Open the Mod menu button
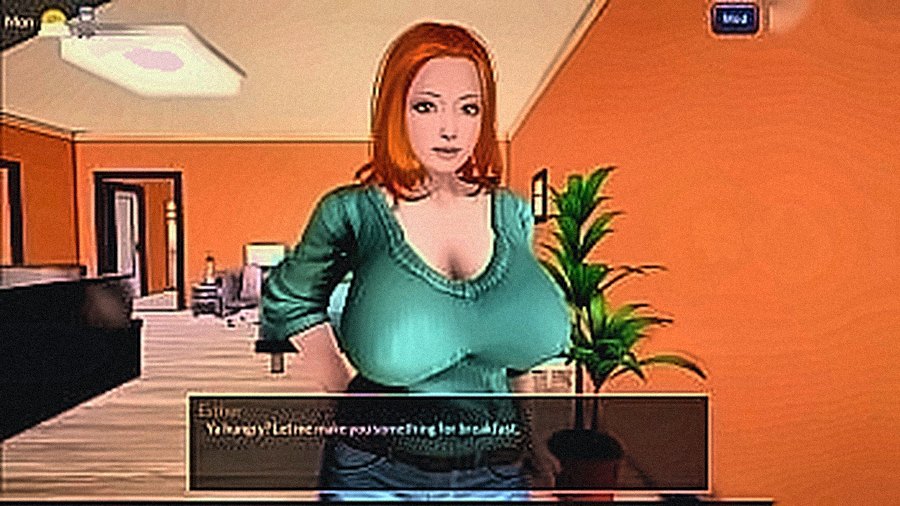Screen dimensions: 900x506 tap(735, 18)
